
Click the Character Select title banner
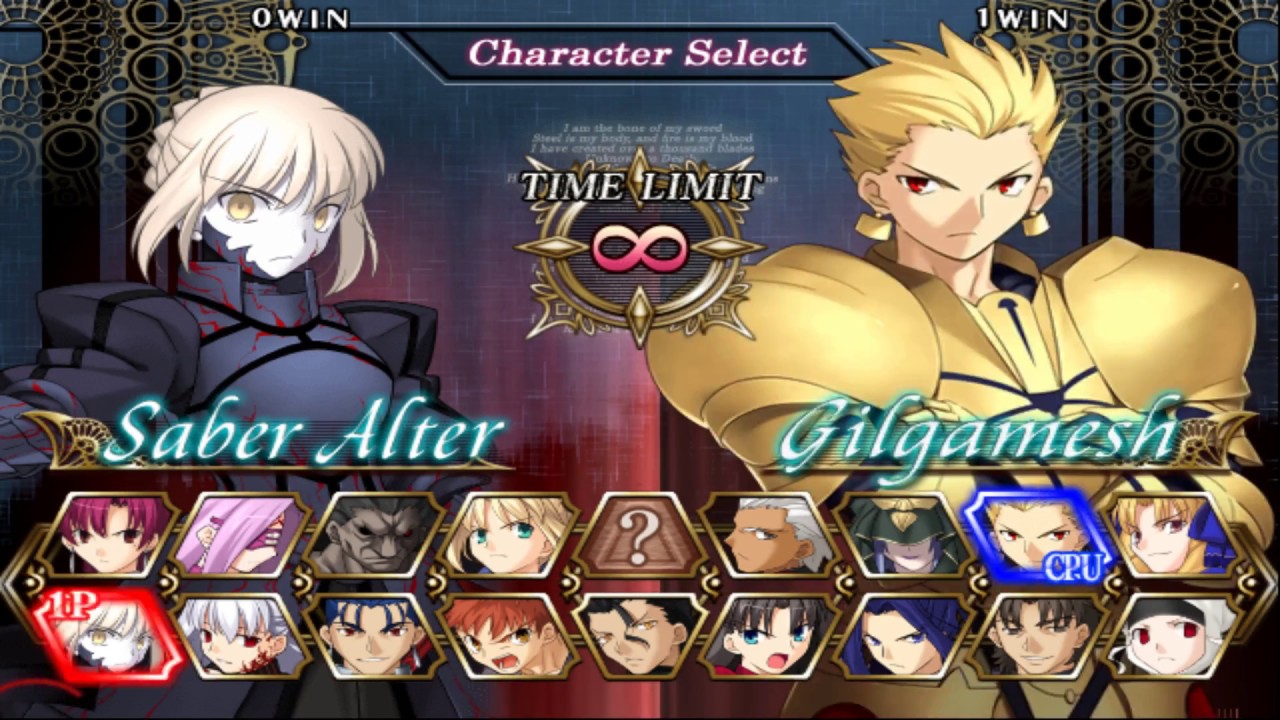coord(640,56)
